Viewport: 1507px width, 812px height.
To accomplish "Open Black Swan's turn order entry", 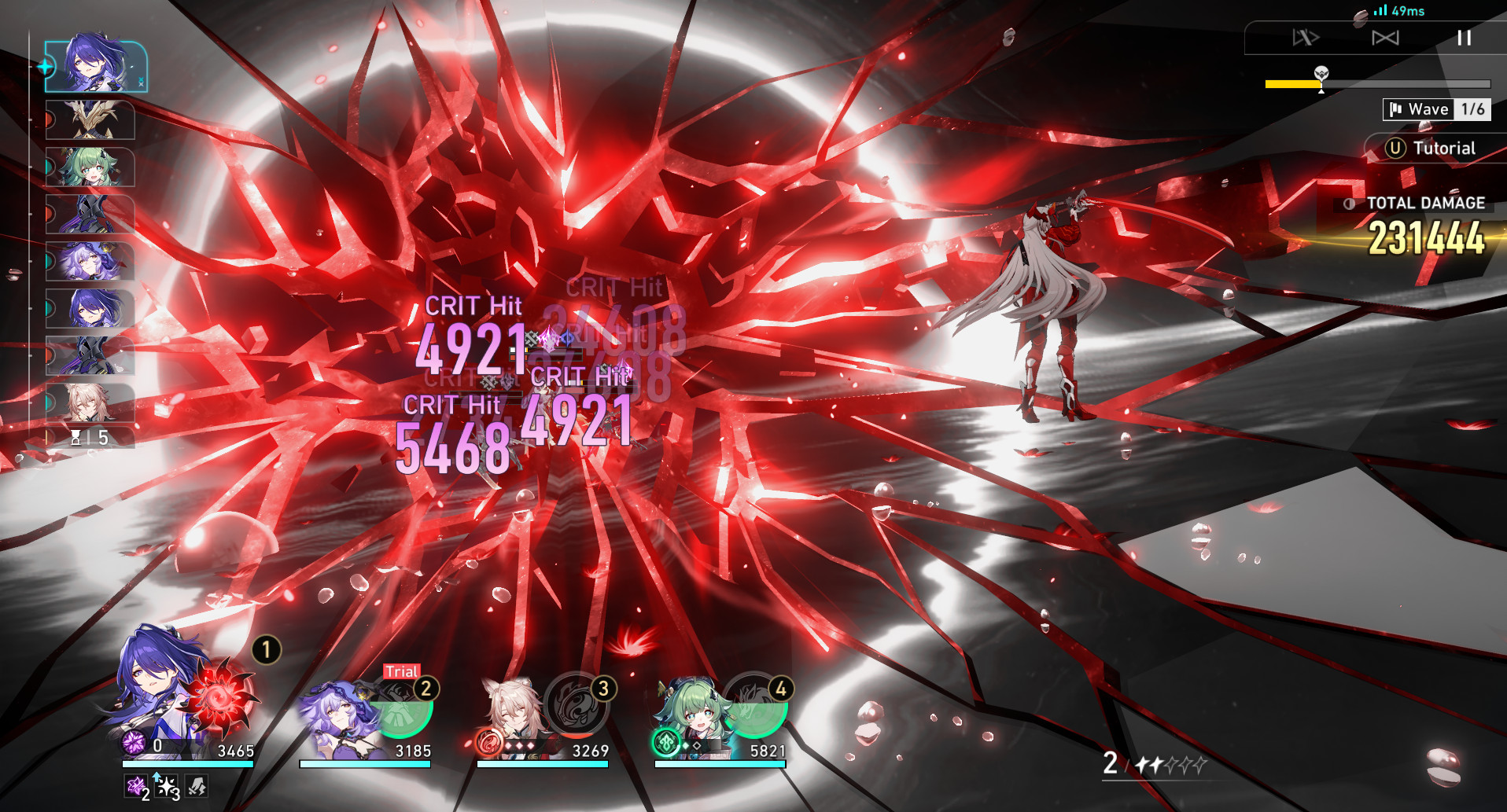I will tap(93, 261).
